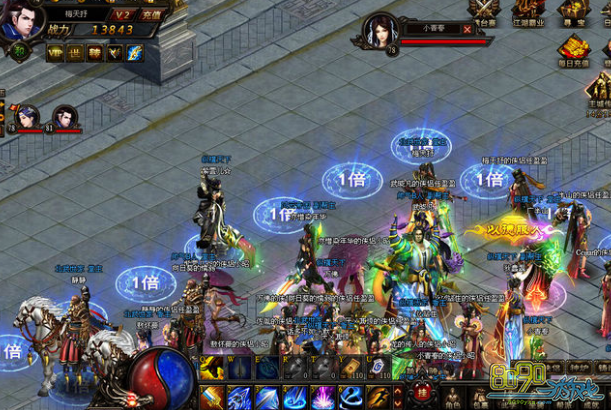Open the VIP icon under the power bar
The height and width of the screenshot is (410, 611).
point(53,54)
